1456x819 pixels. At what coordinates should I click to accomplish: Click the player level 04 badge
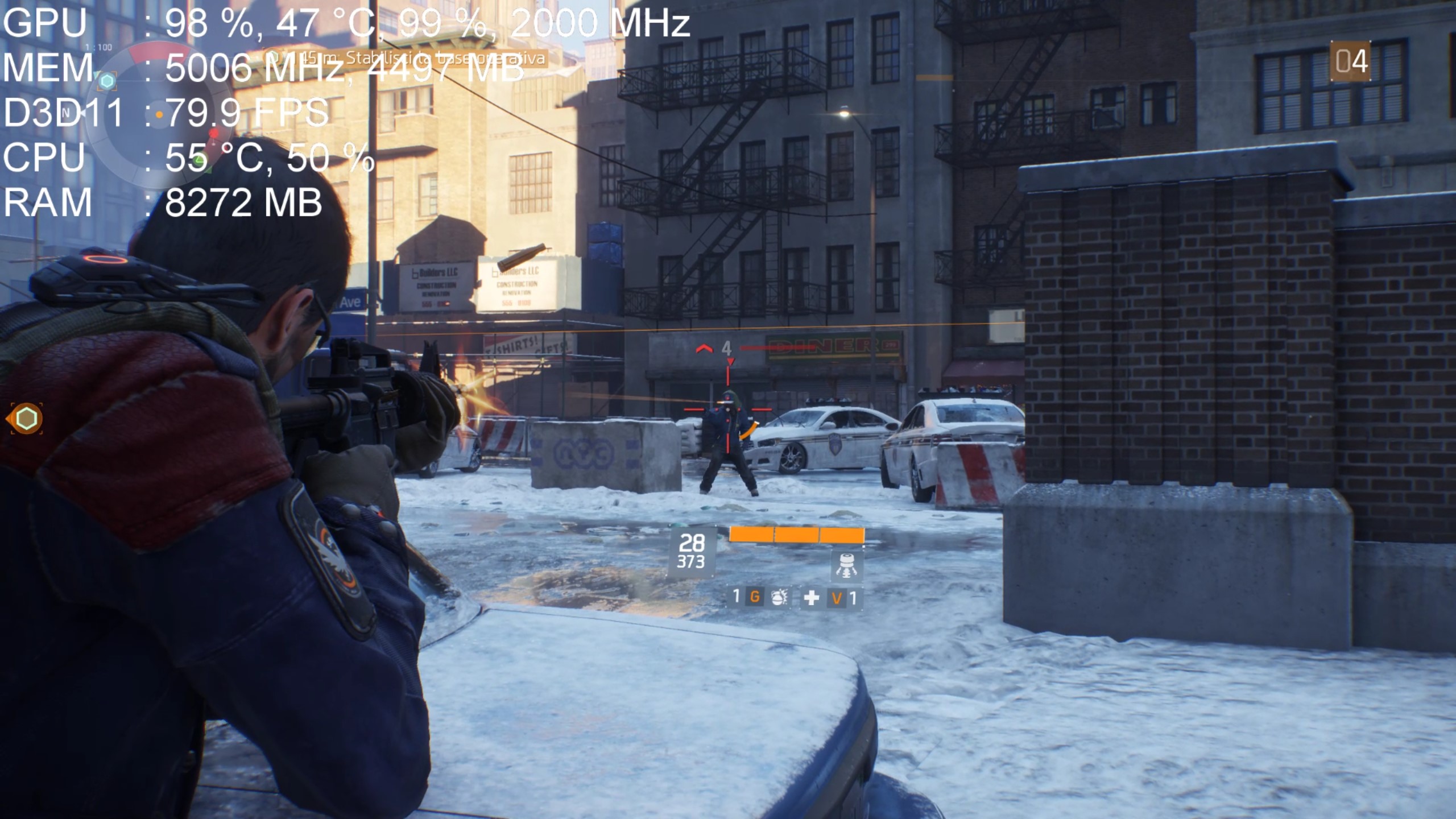click(1351, 61)
